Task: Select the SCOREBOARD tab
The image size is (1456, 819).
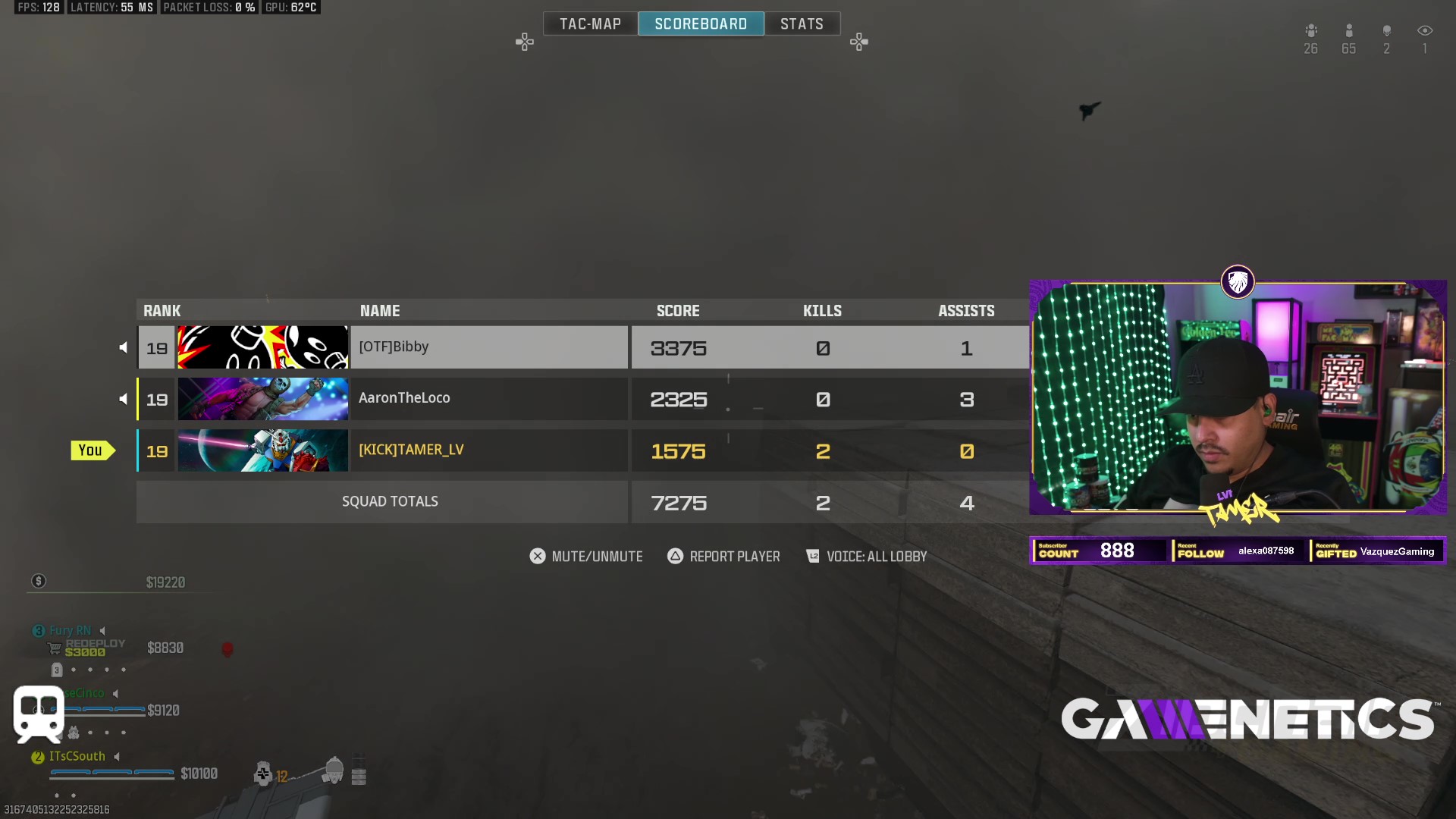Action: pos(701,24)
